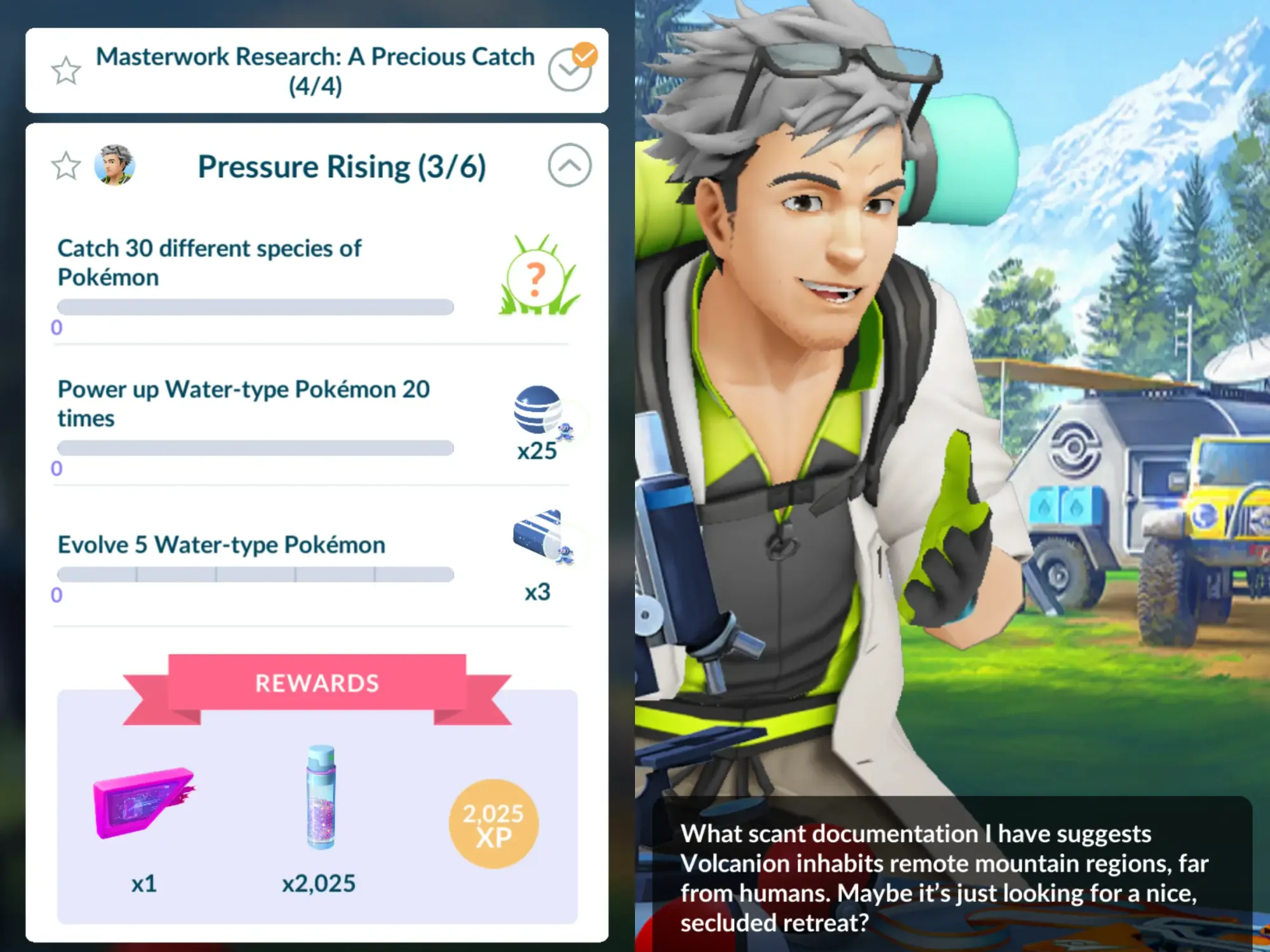Select the Rocket Radar component reward

pyautogui.click(x=143, y=806)
